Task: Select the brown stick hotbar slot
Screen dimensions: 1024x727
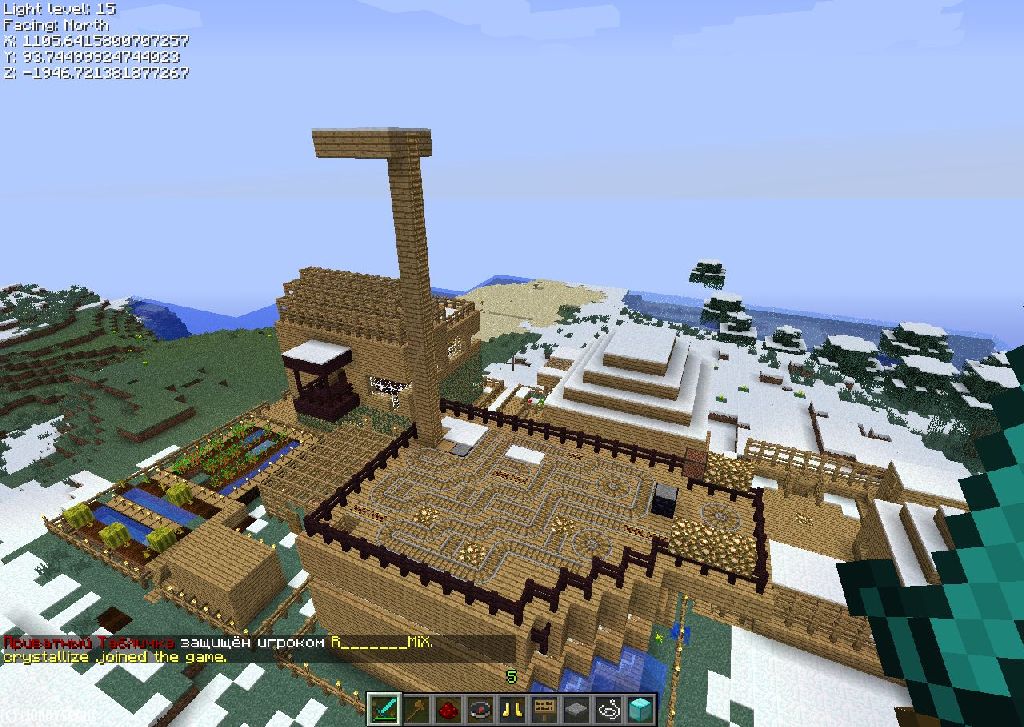Action: (x=417, y=709)
